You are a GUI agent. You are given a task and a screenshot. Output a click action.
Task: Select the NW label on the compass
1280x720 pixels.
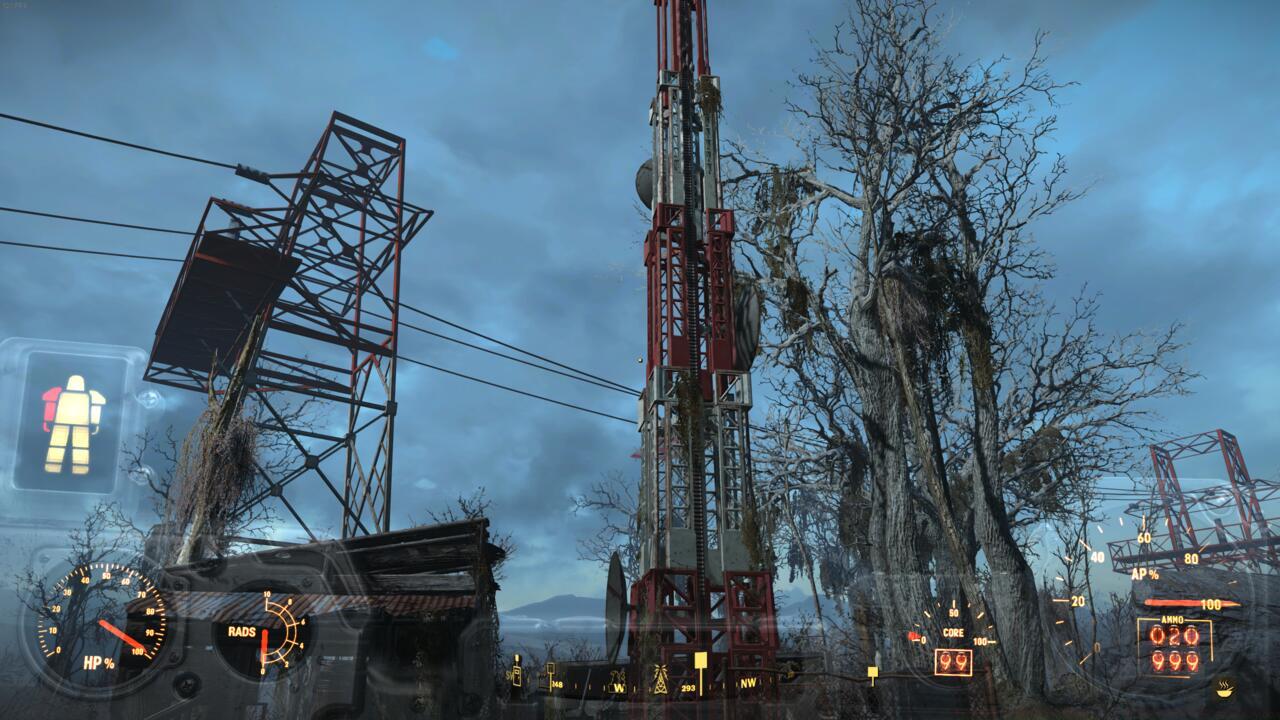tap(747, 684)
